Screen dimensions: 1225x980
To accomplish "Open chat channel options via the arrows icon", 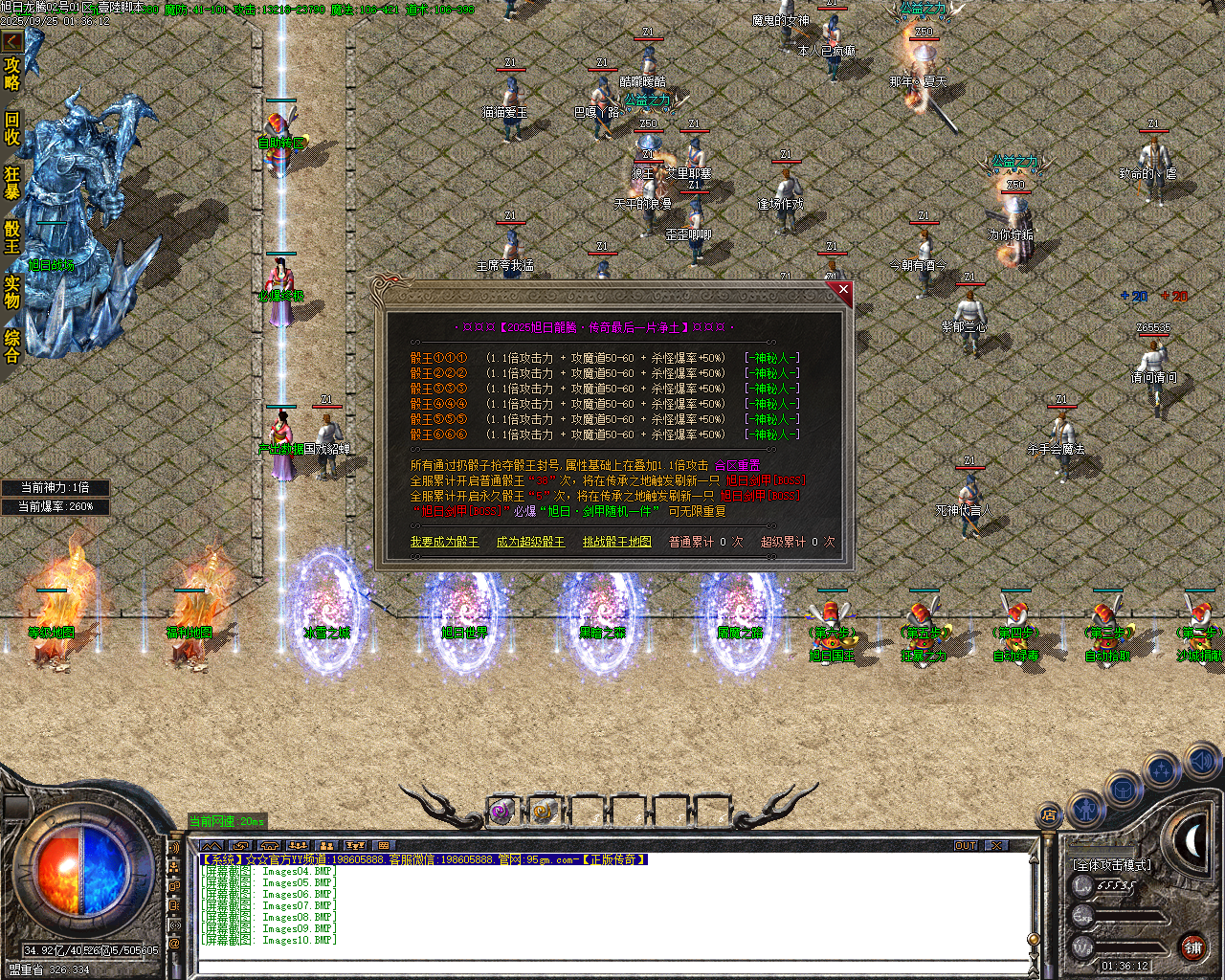I will pos(240,846).
